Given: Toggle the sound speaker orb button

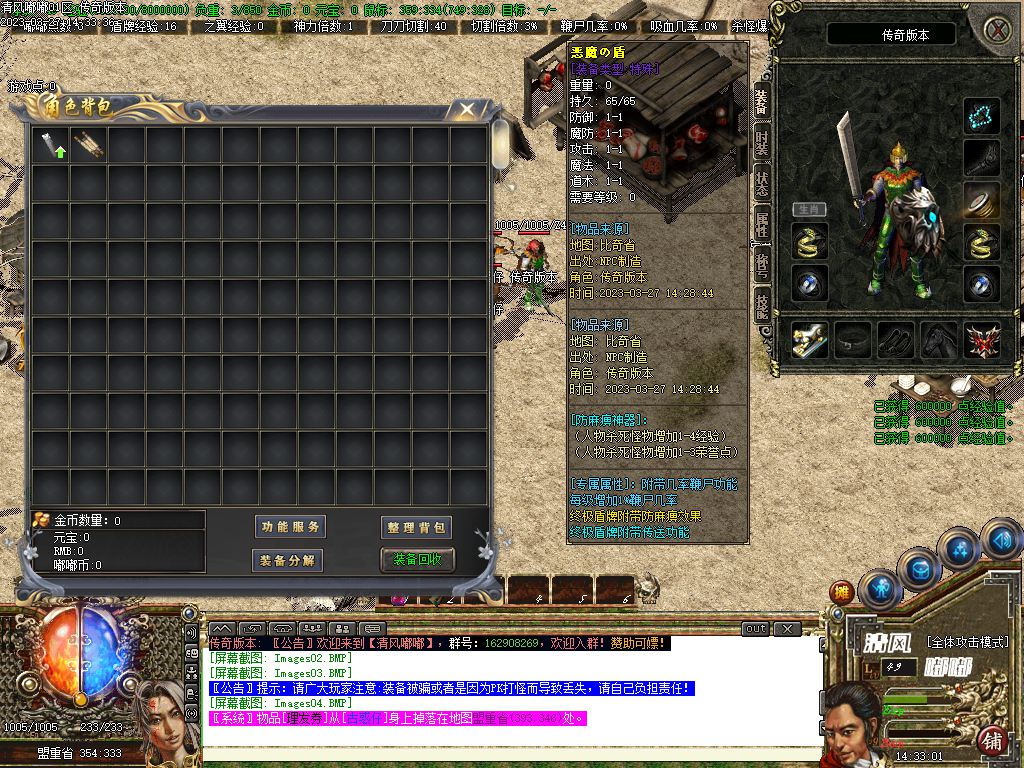Looking at the screenshot, I should [x=1001, y=541].
